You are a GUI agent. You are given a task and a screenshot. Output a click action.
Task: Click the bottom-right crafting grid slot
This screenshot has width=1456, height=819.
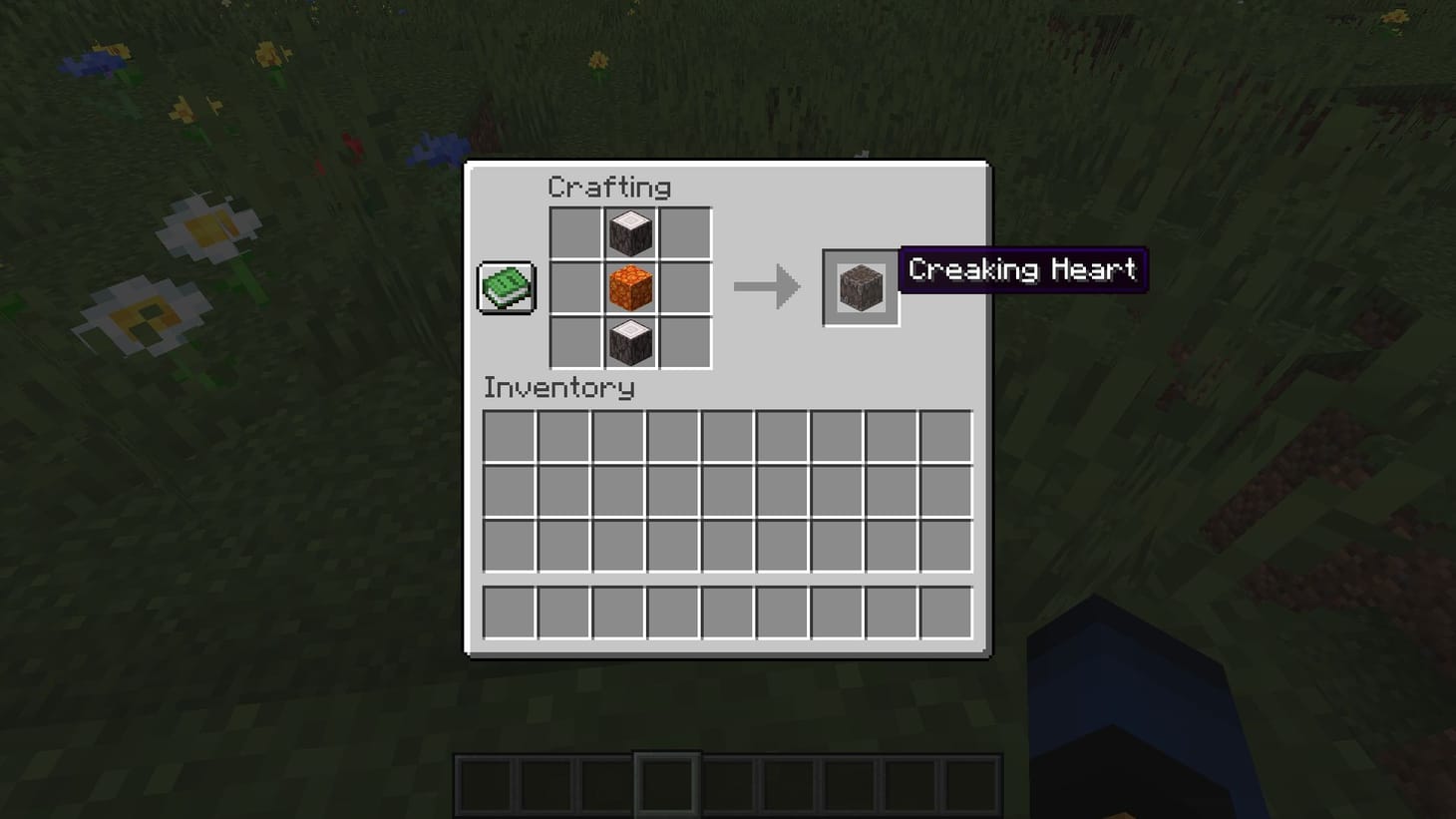[x=685, y=342]
